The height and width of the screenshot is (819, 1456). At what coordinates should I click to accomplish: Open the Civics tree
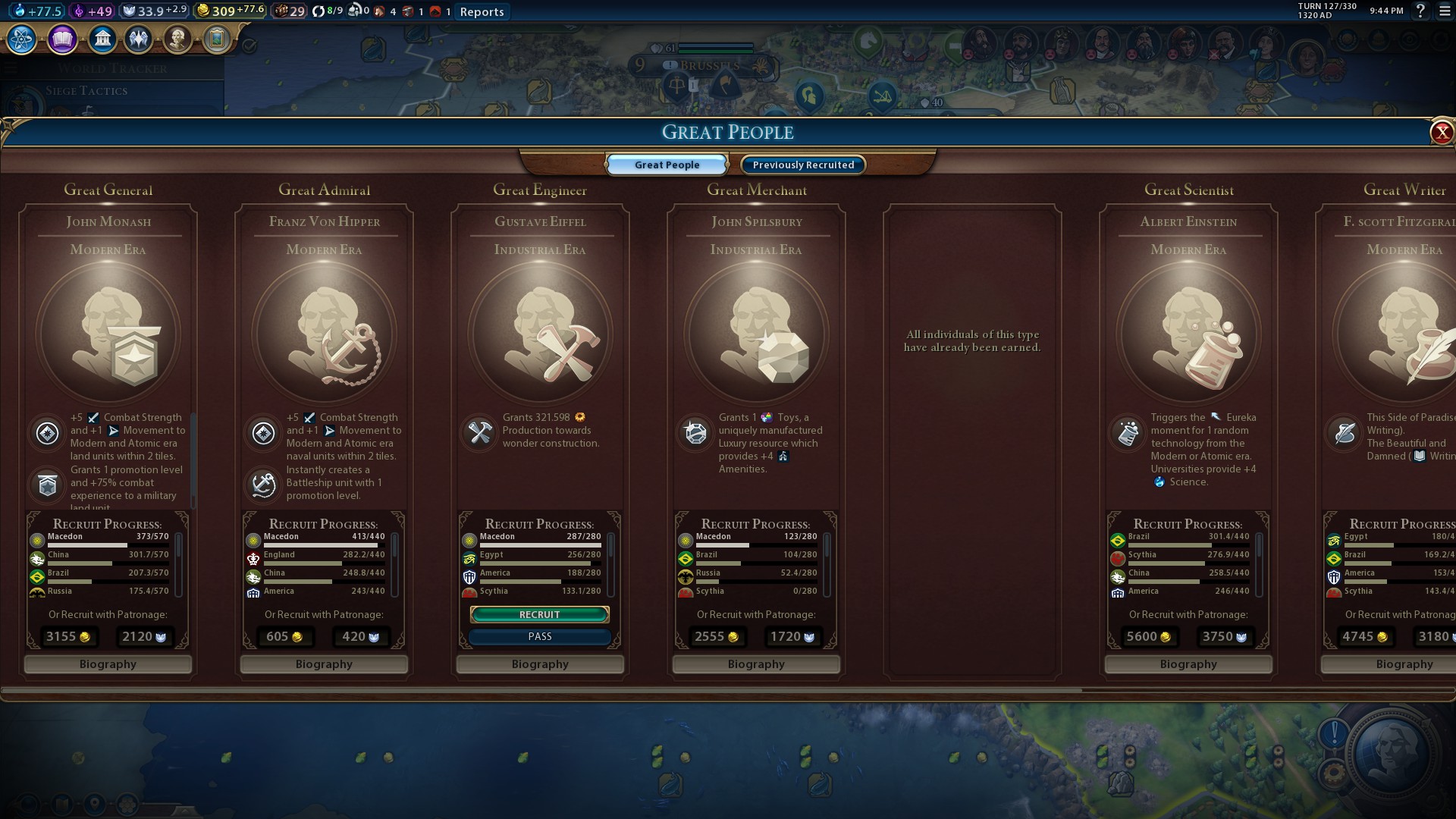tap(62, 39)
